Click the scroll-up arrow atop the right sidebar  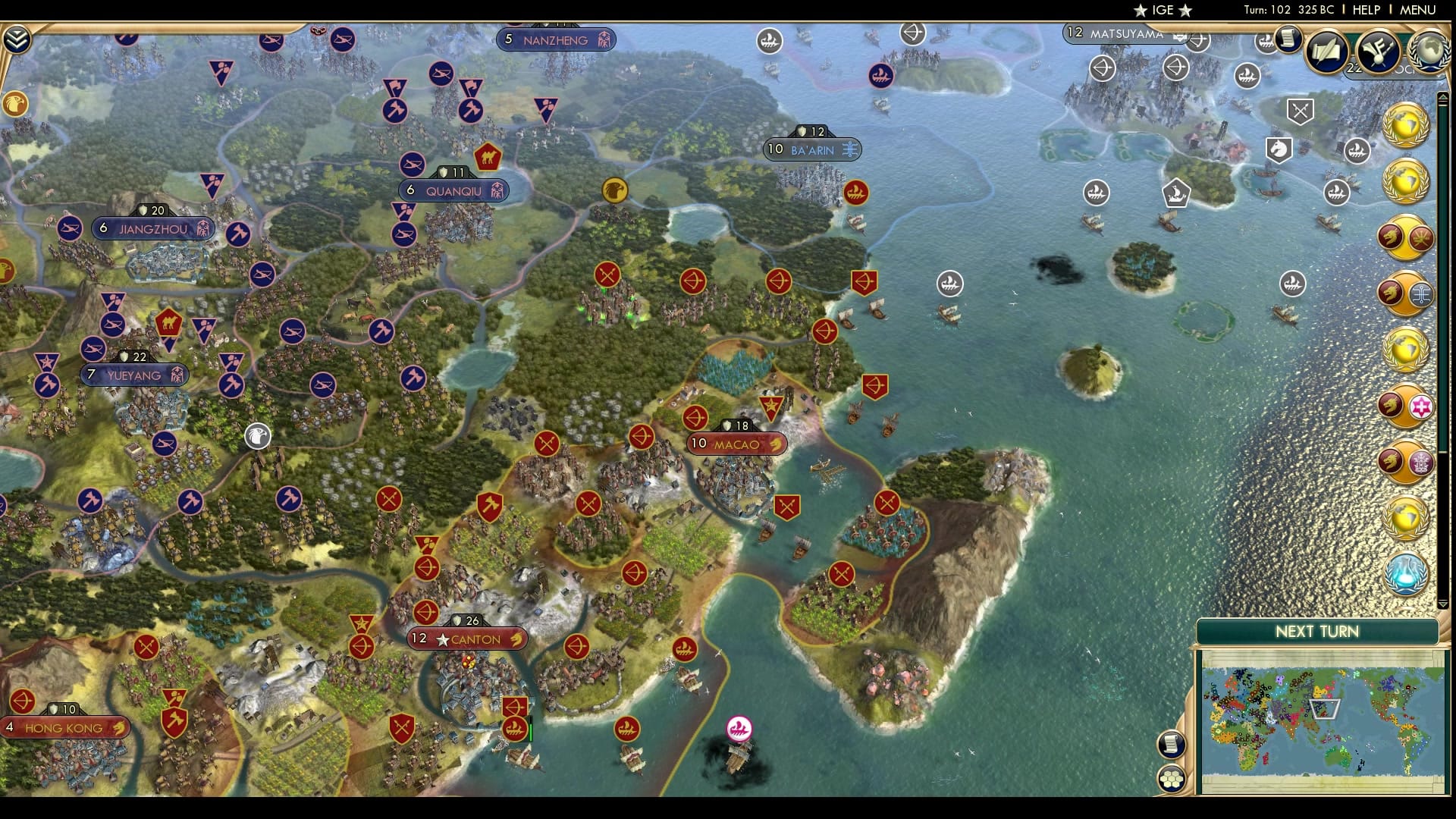tap(1443, 97)
